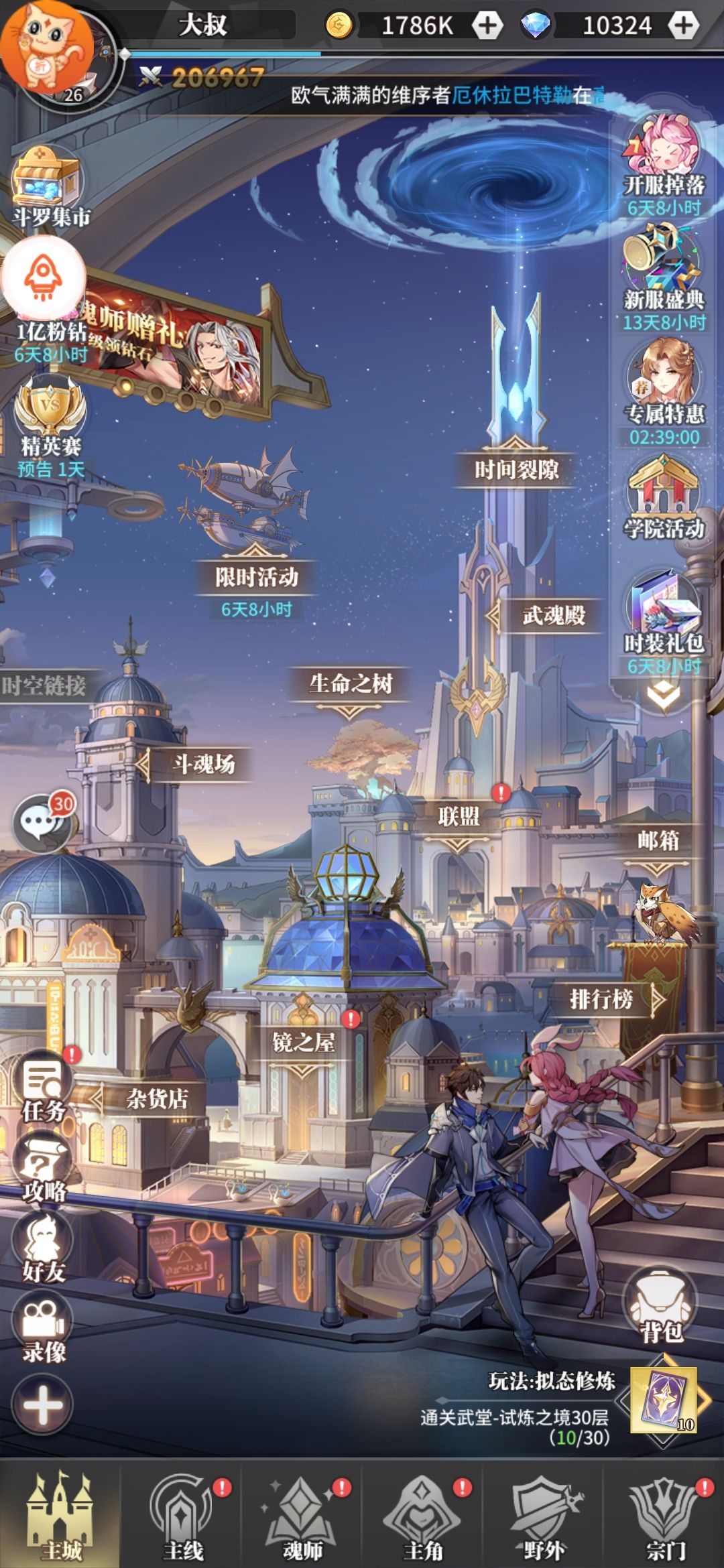This screenshot has width=724, height=1568.
Task: Tap the orange cat overlay icon
Action: [x=46, y=46]
